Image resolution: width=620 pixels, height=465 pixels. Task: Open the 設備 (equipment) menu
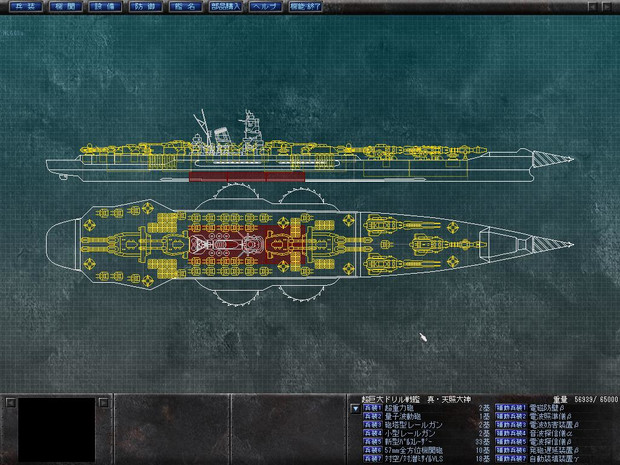point(101,6)
